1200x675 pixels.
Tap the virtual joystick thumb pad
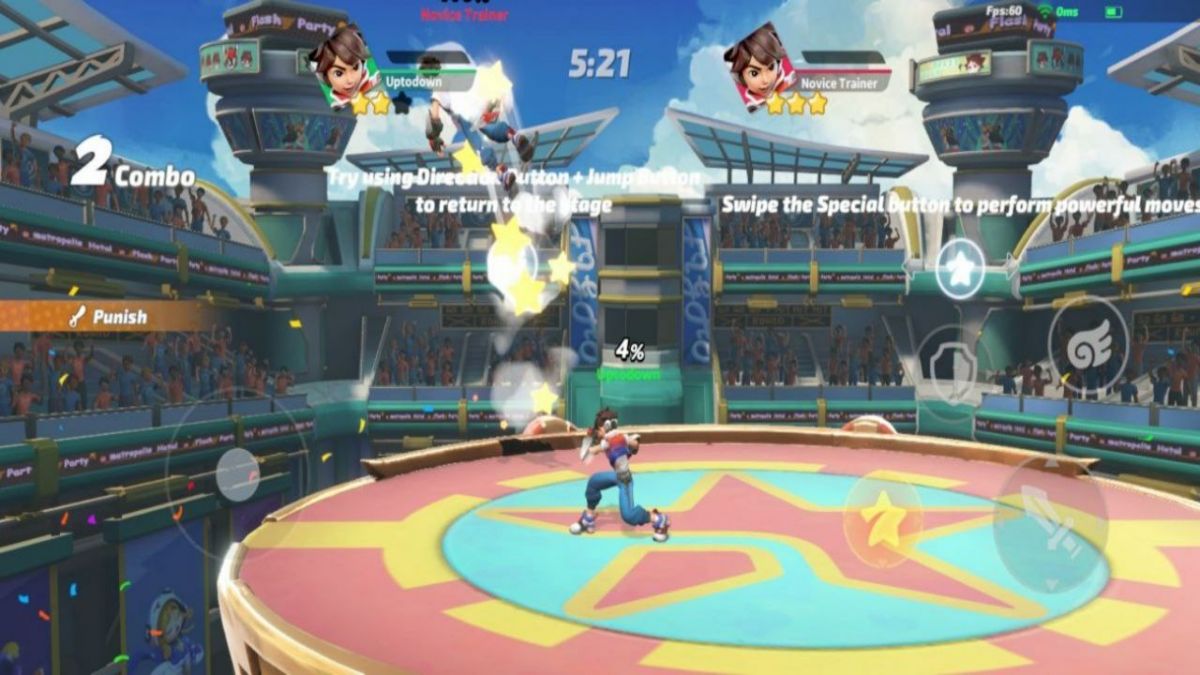click(x=238, y=474)
